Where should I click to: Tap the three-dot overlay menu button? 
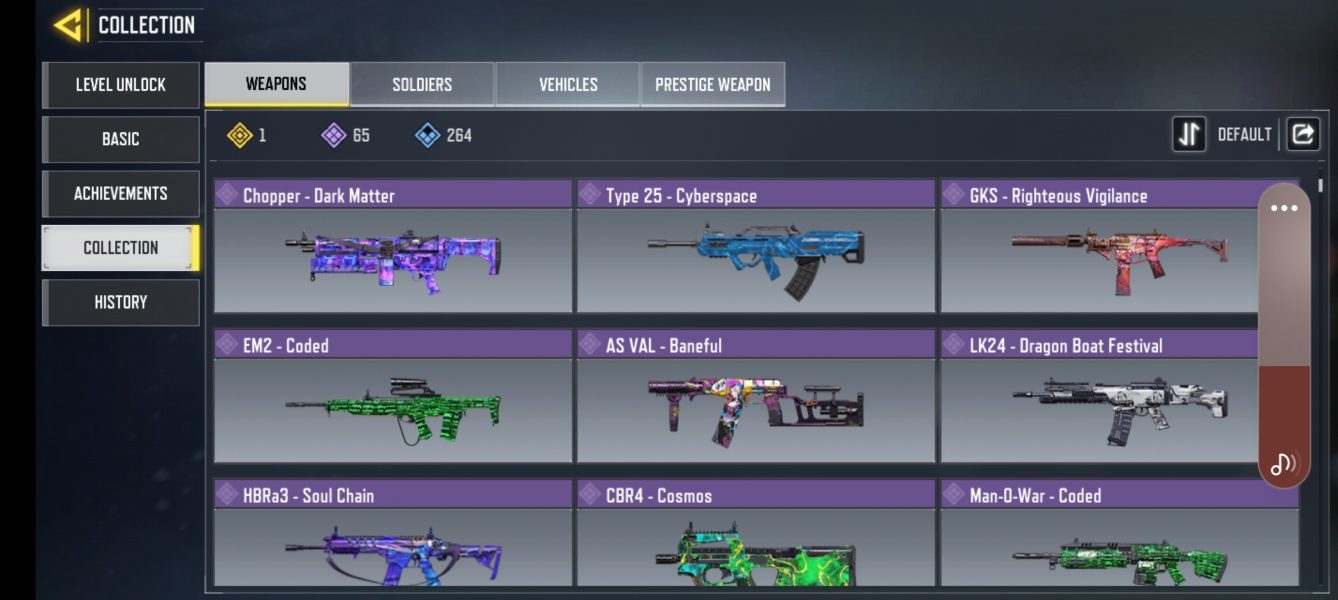click(1284, 208)
